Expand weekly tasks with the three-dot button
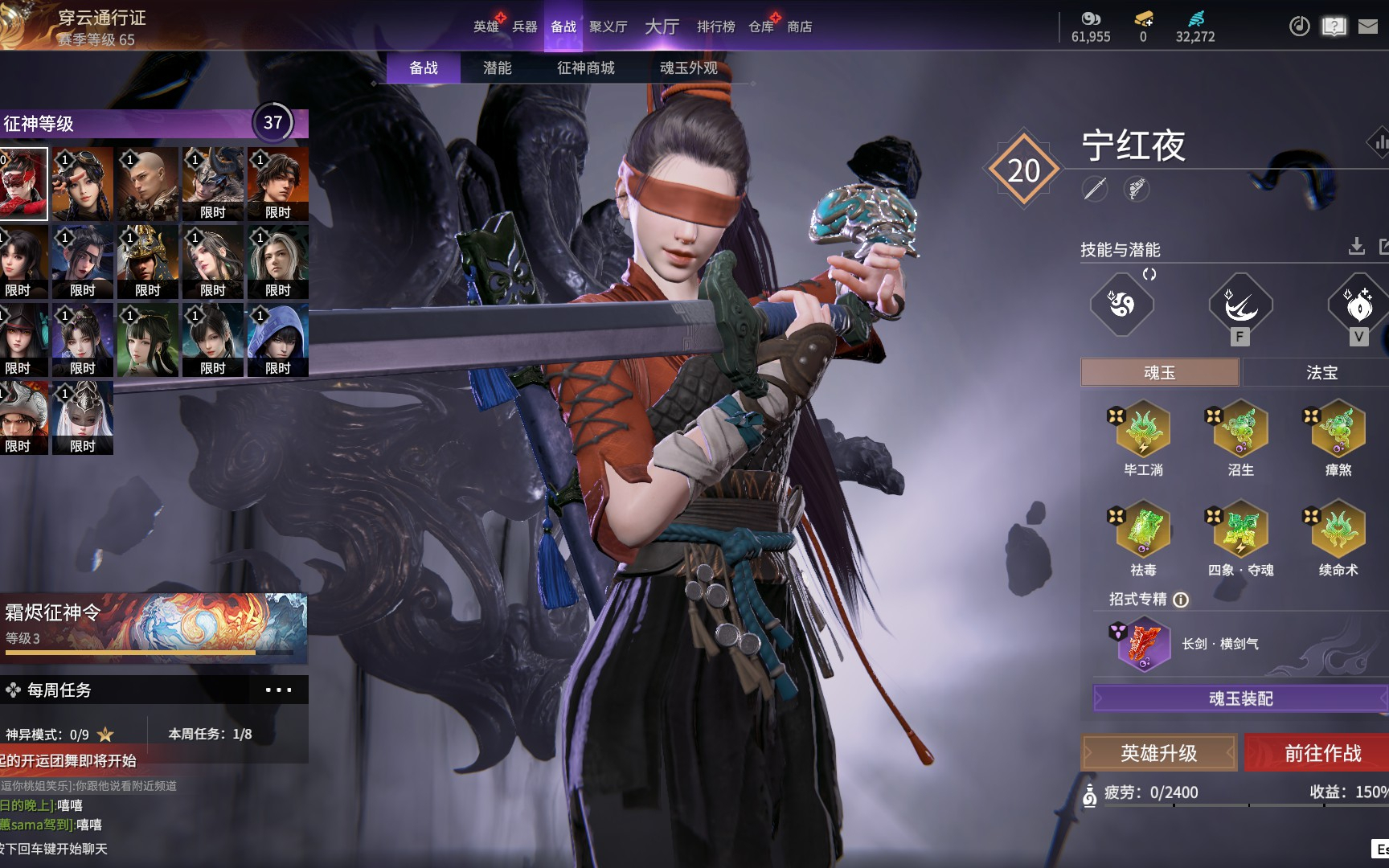The height and width of the screenshot is (868, 1389). tap(278, 690)
